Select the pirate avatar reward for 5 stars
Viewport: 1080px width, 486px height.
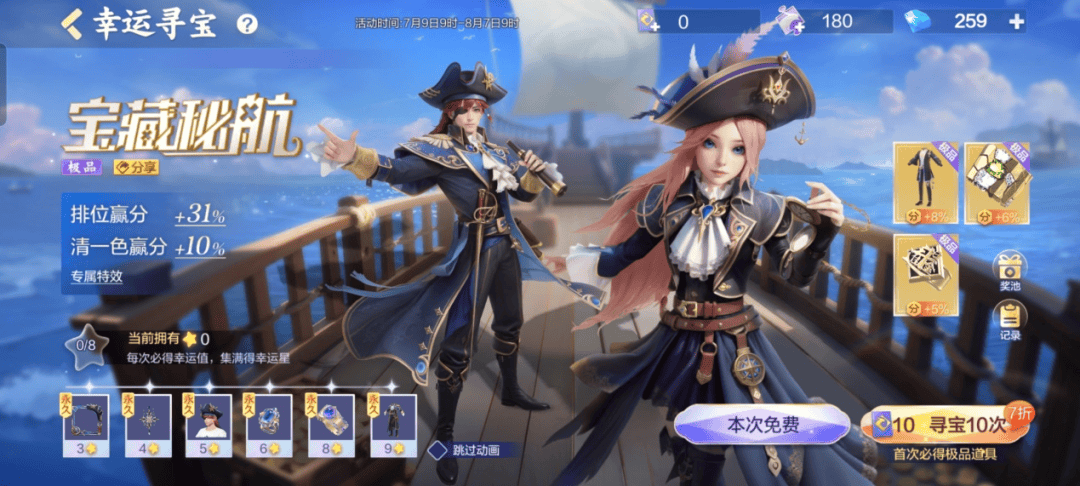pyautogui.click(x=209, y=420)
